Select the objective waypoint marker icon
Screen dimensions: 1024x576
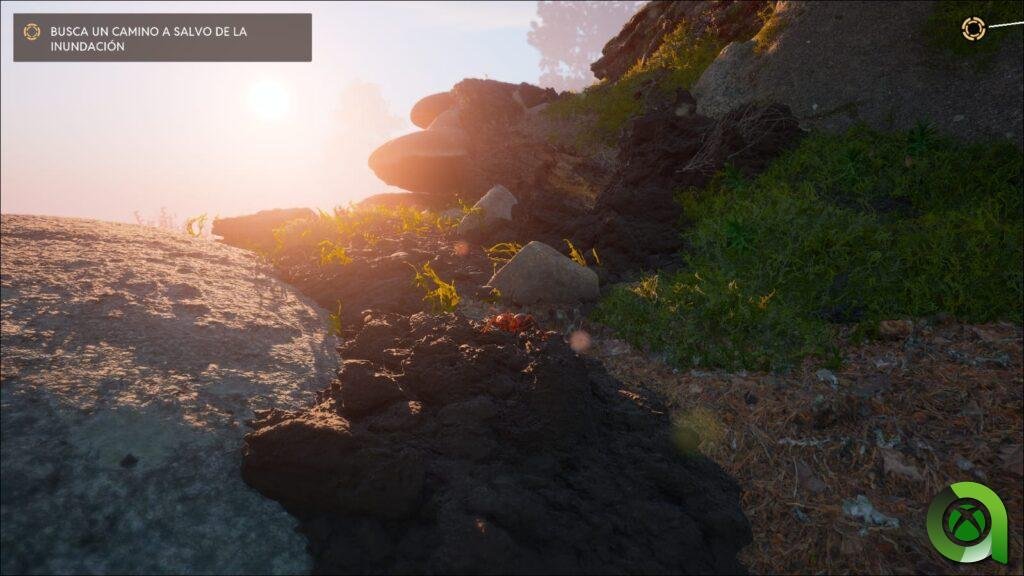pos(973,29)
